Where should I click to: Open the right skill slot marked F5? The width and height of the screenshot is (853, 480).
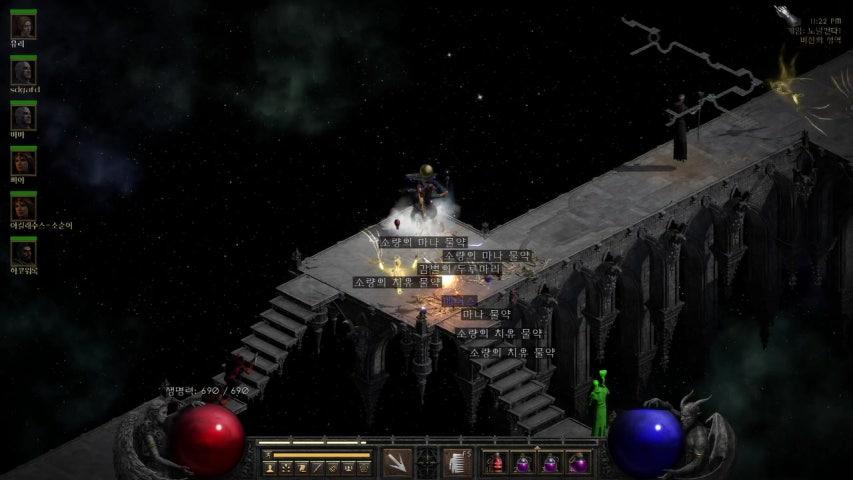457,463
